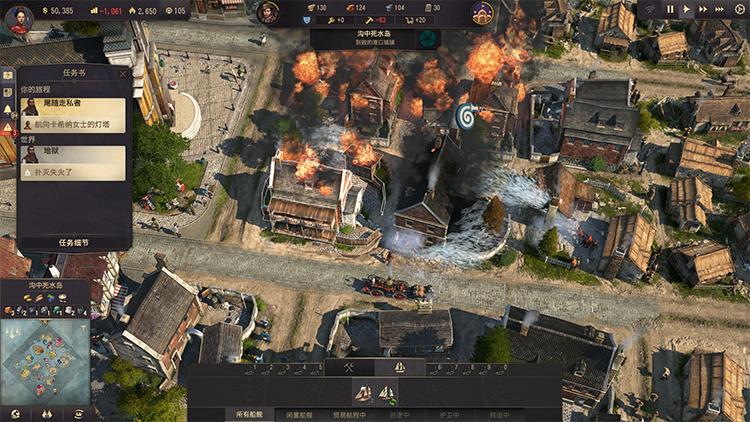The height and width of the screenshot is (422, 750).
Task: Open 任务细节 quest details
Action: (x=74, y=243)
